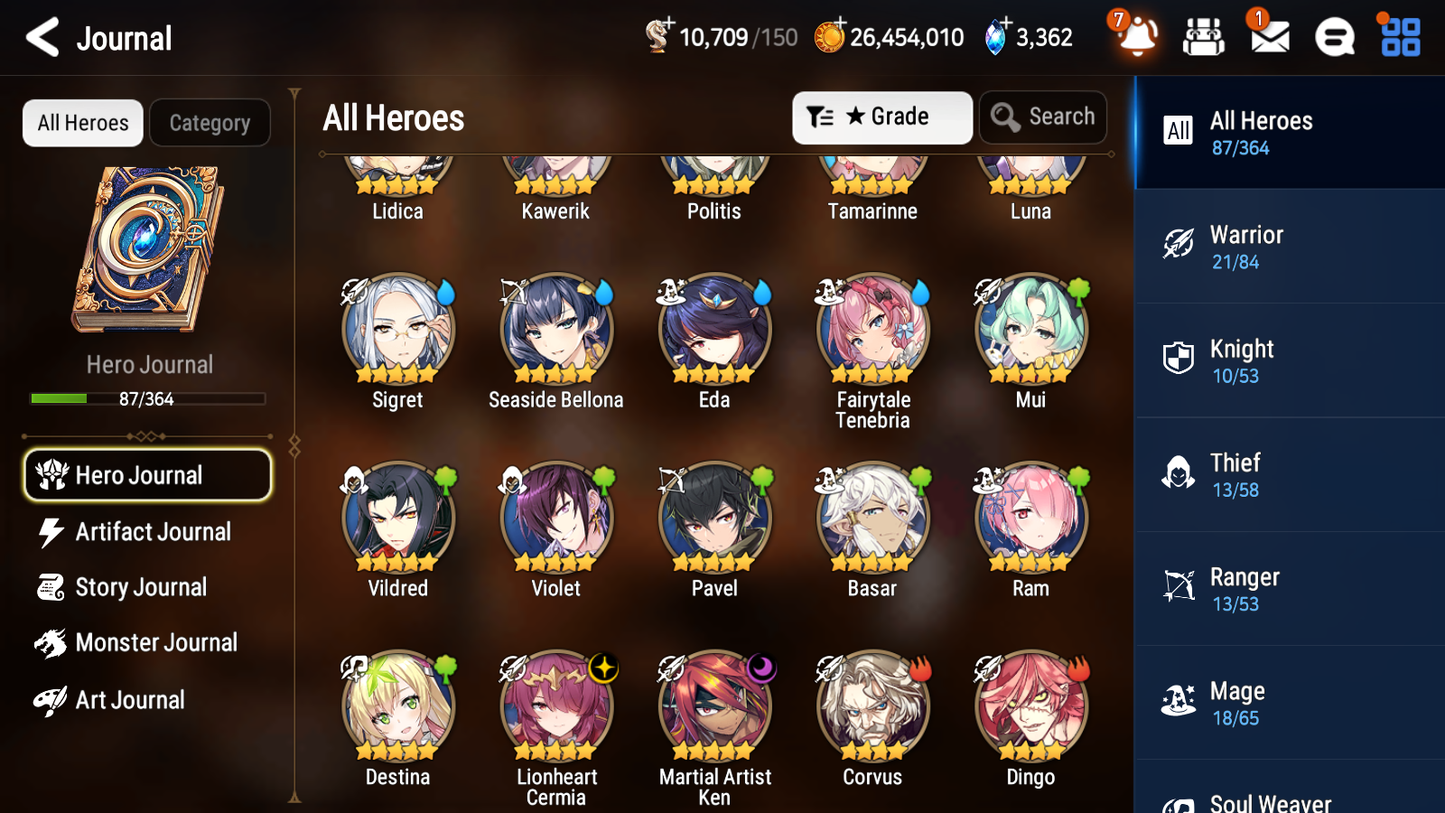
Task: Select the Knight class filter icon
Action: click(x=1179, y=358)
